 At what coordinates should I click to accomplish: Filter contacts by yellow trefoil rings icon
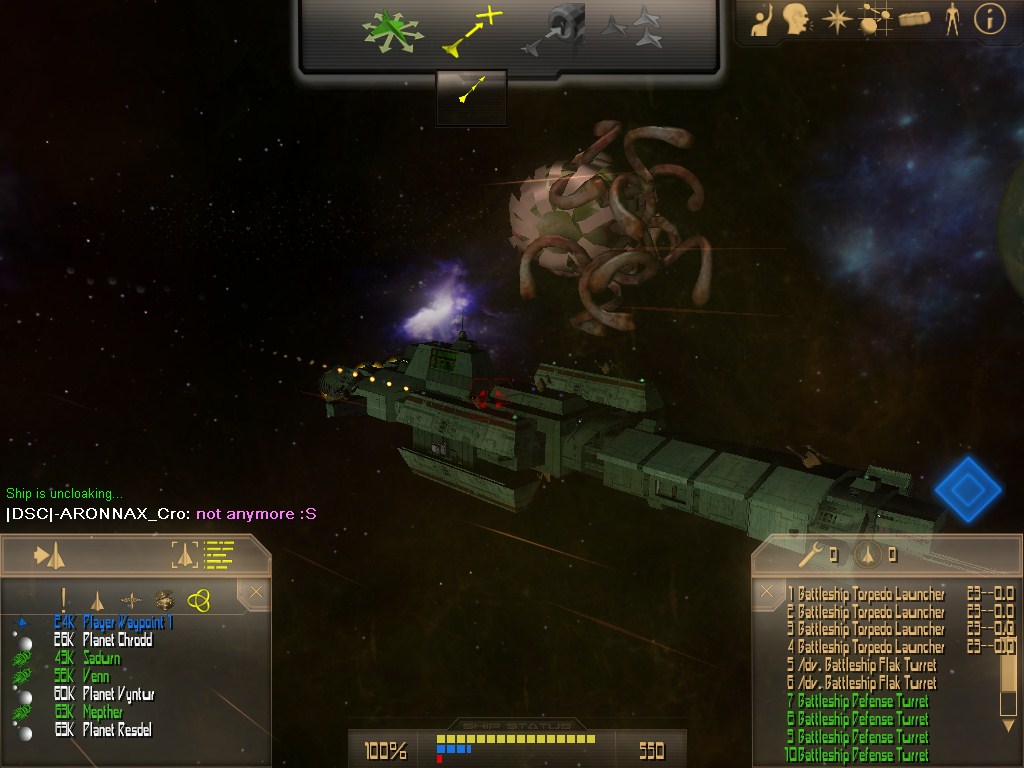pyautogui.click(x=199, y=600)
